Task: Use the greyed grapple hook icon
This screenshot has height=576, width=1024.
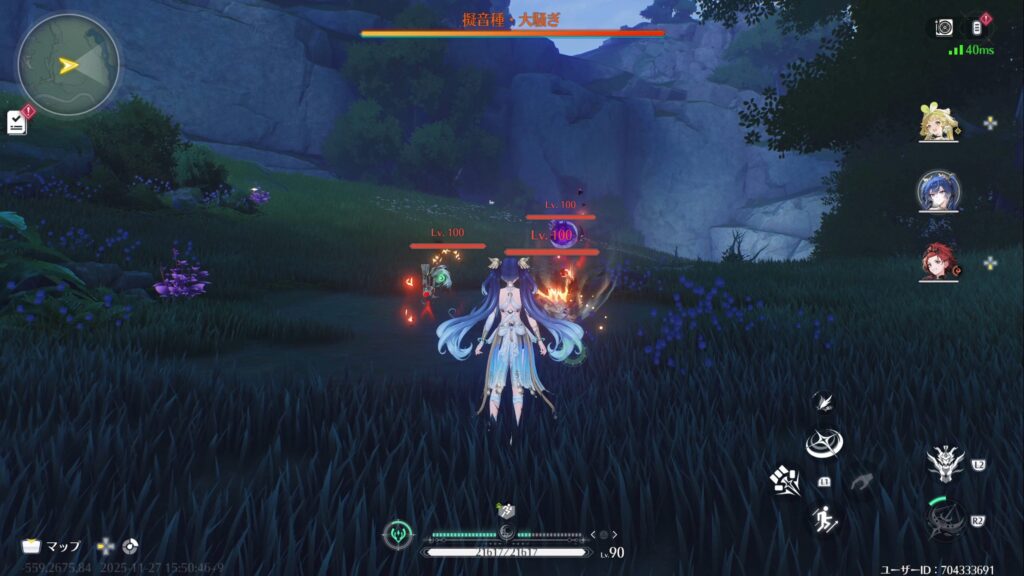Action: (x=861, y=482)
